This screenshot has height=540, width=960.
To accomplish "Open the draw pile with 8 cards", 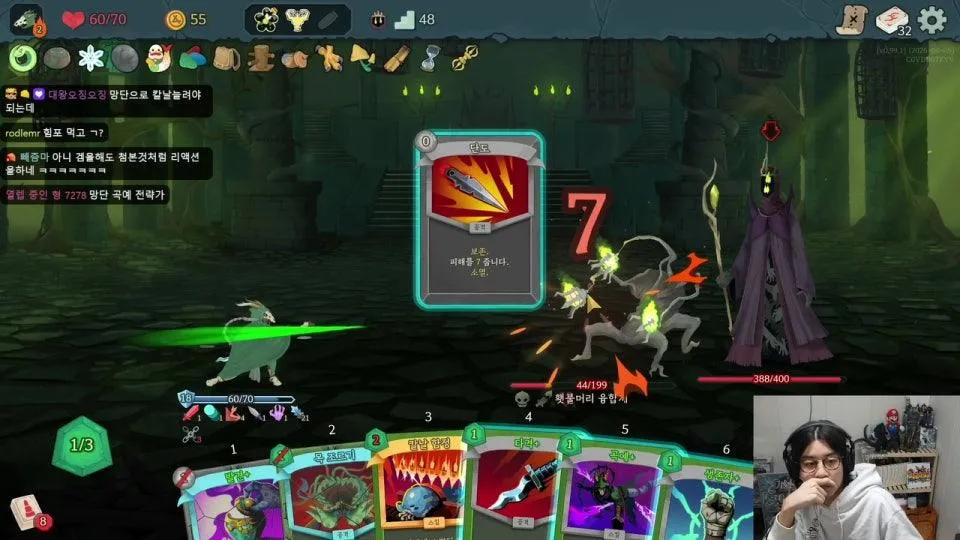I will tap(26, 512).
